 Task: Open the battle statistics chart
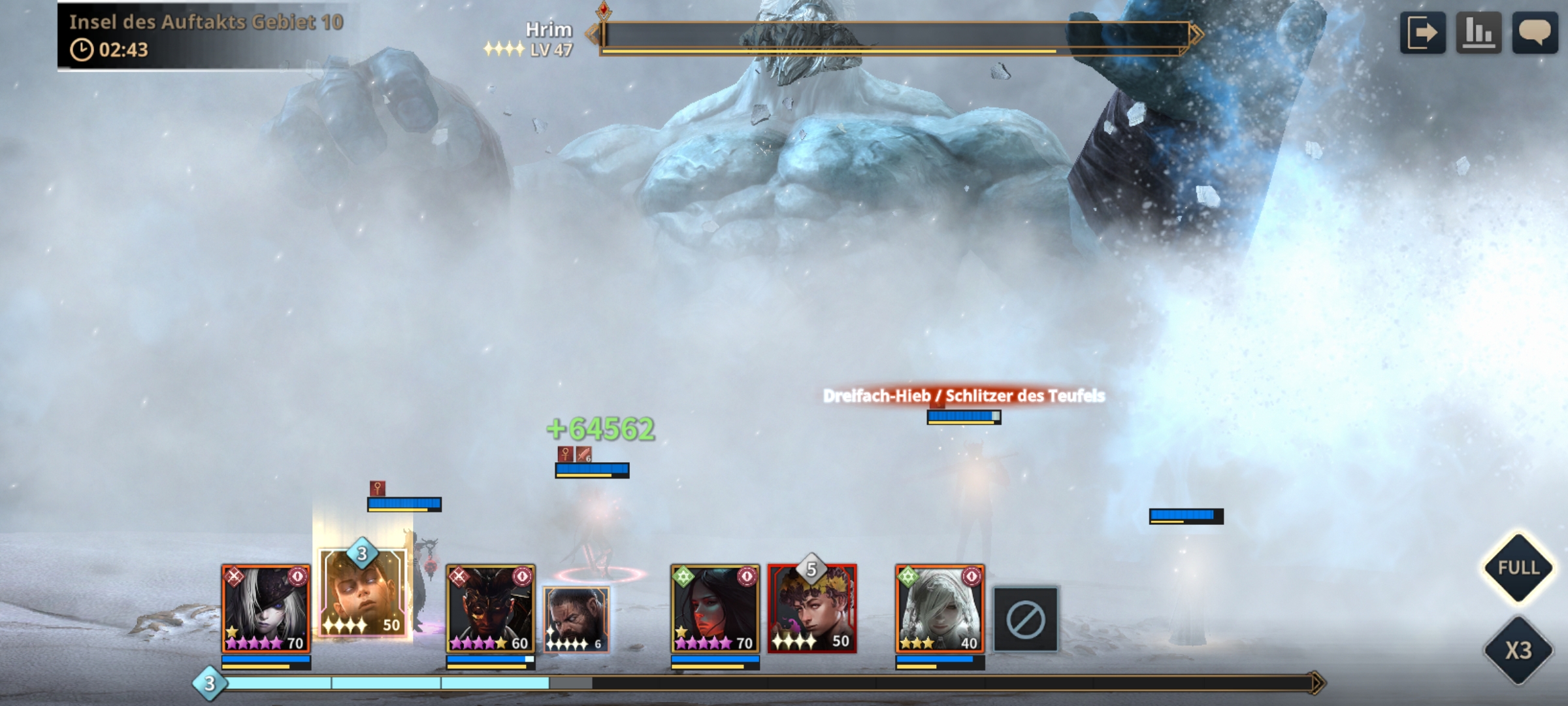click(x=1478, y=33)
